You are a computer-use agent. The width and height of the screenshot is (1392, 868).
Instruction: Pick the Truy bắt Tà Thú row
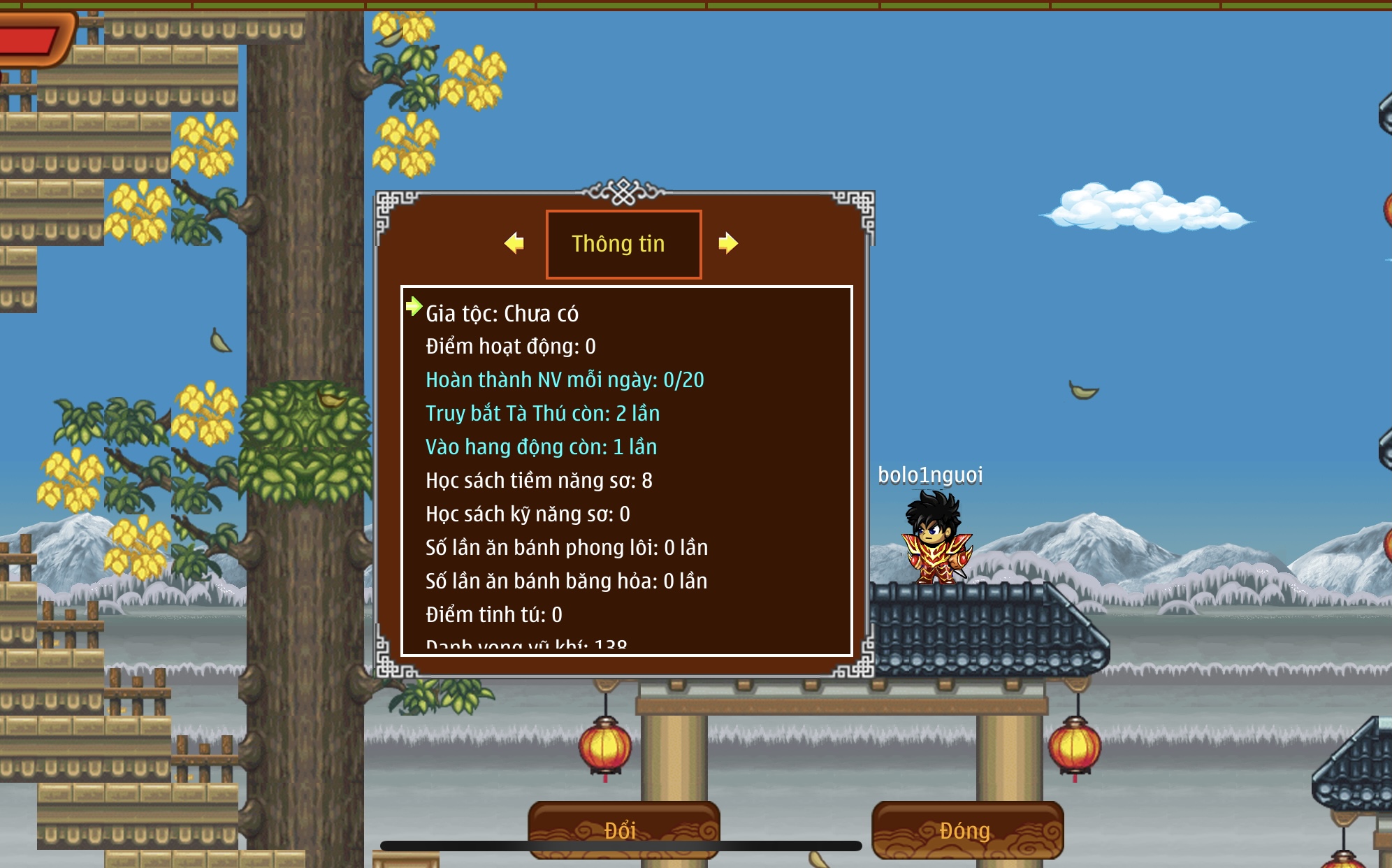point(542,414)
